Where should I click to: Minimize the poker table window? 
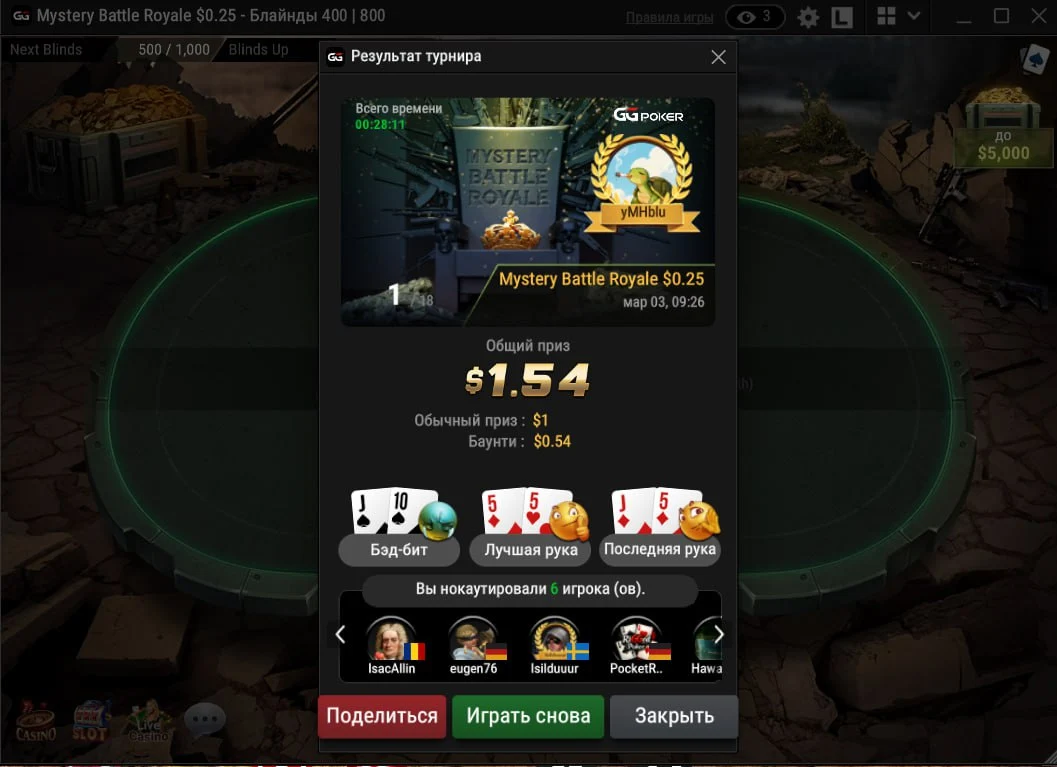pos(964,16)
